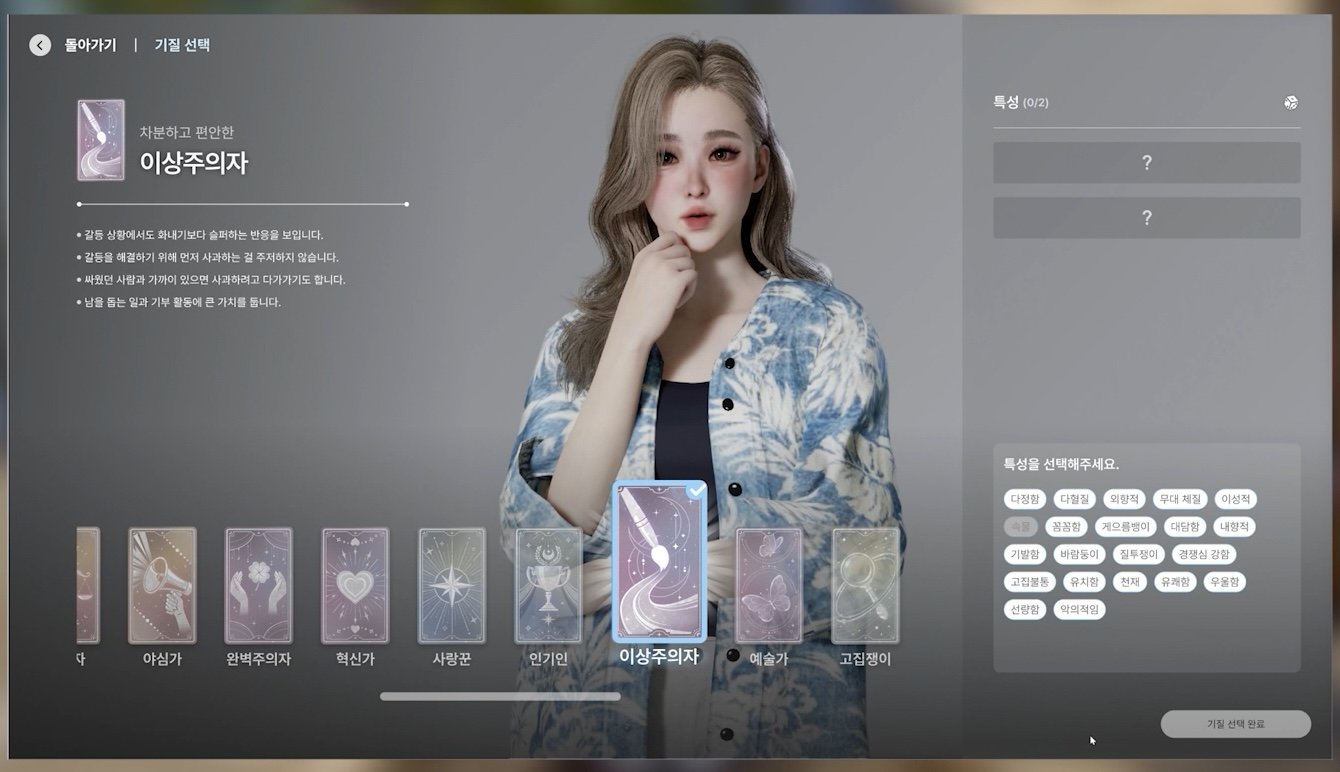1340x772 pixels.
Task: Pick the 악의적임 trait tag
Action: tap(1079, 609)
